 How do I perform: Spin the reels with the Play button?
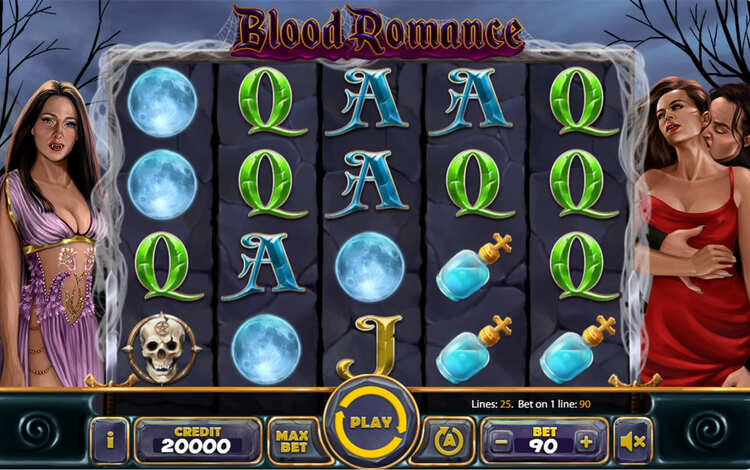tap(371, 423)
